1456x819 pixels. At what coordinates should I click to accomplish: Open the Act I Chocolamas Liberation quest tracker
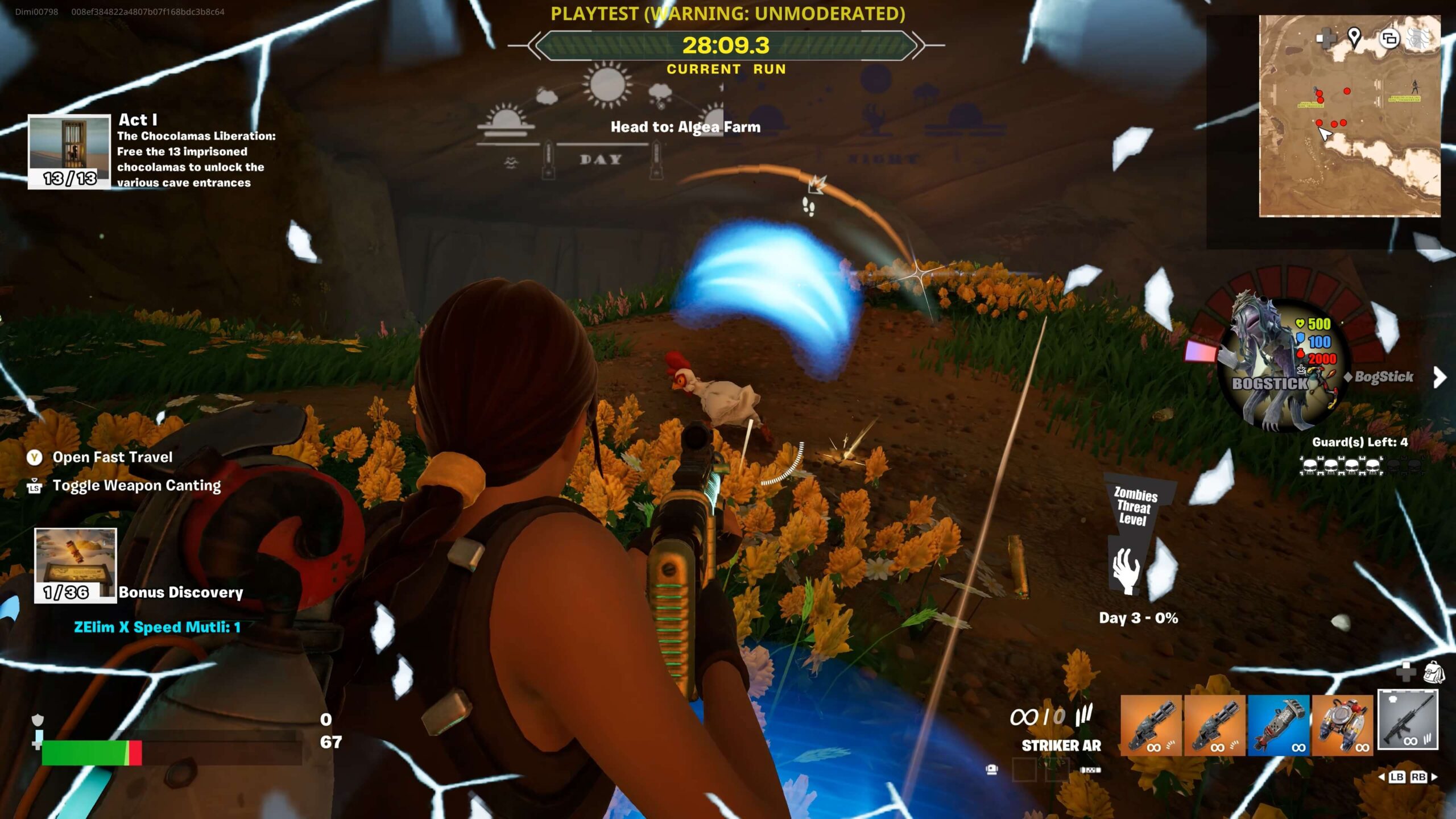point(69,151)
